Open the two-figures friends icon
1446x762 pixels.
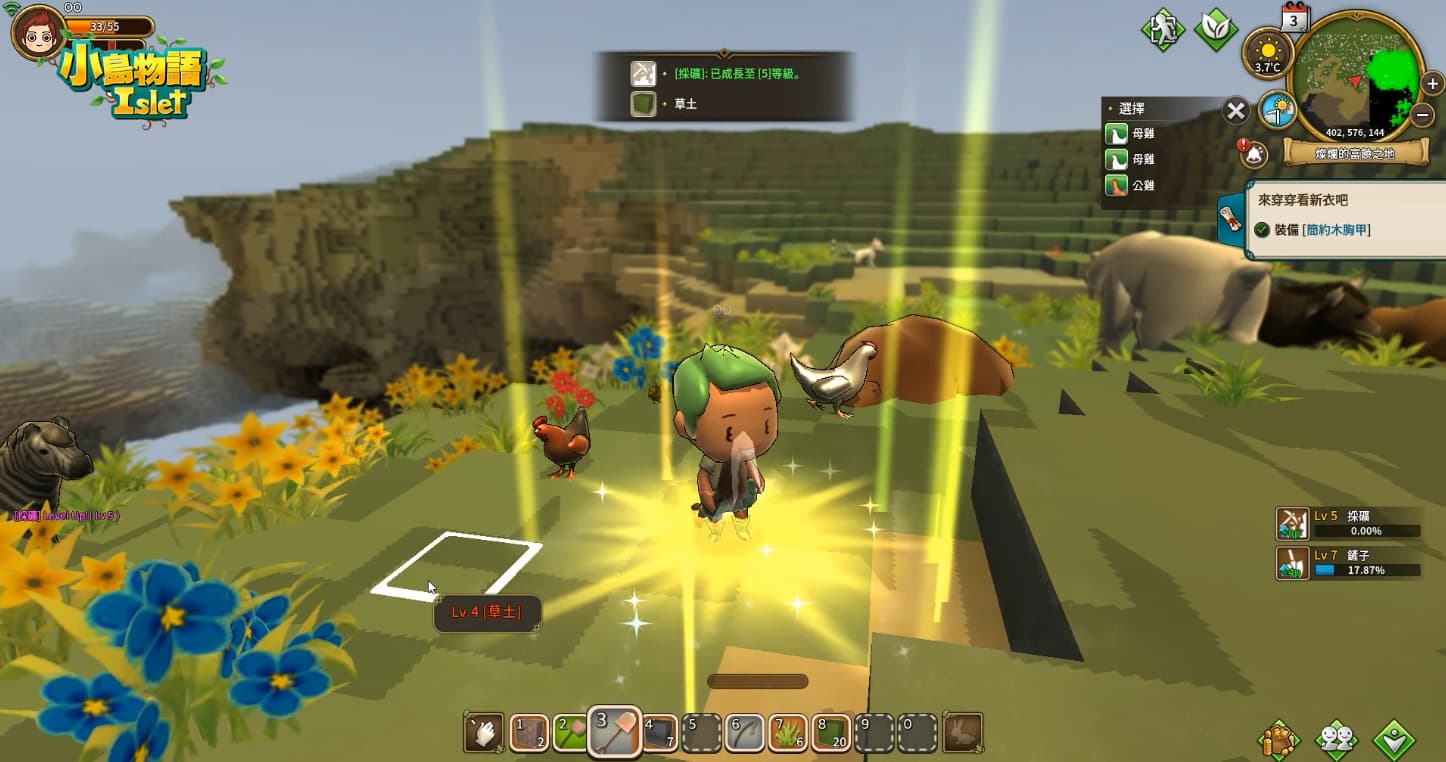tap(1335, 739)
